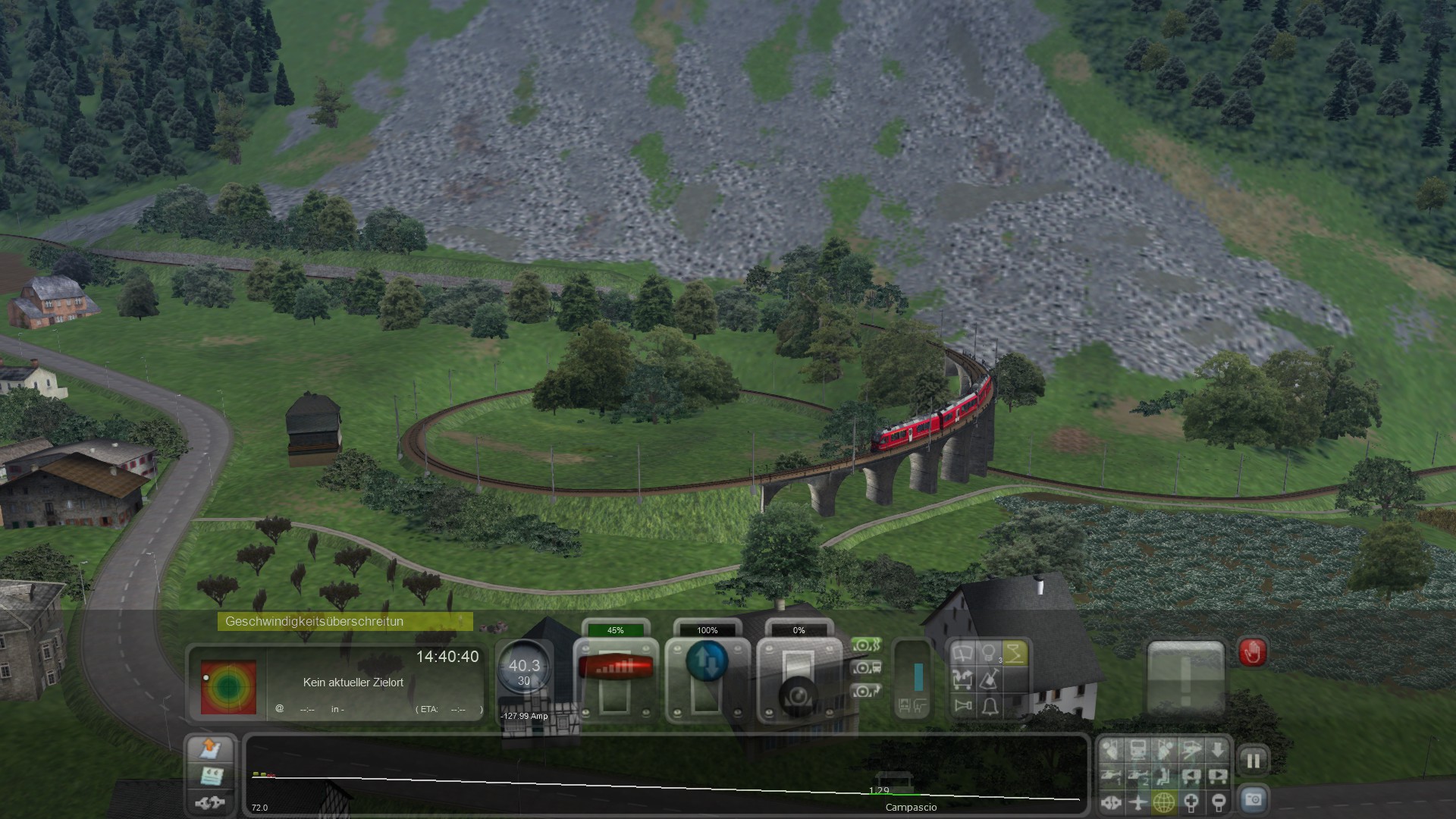Ring the bell

(x=989, y=706)
